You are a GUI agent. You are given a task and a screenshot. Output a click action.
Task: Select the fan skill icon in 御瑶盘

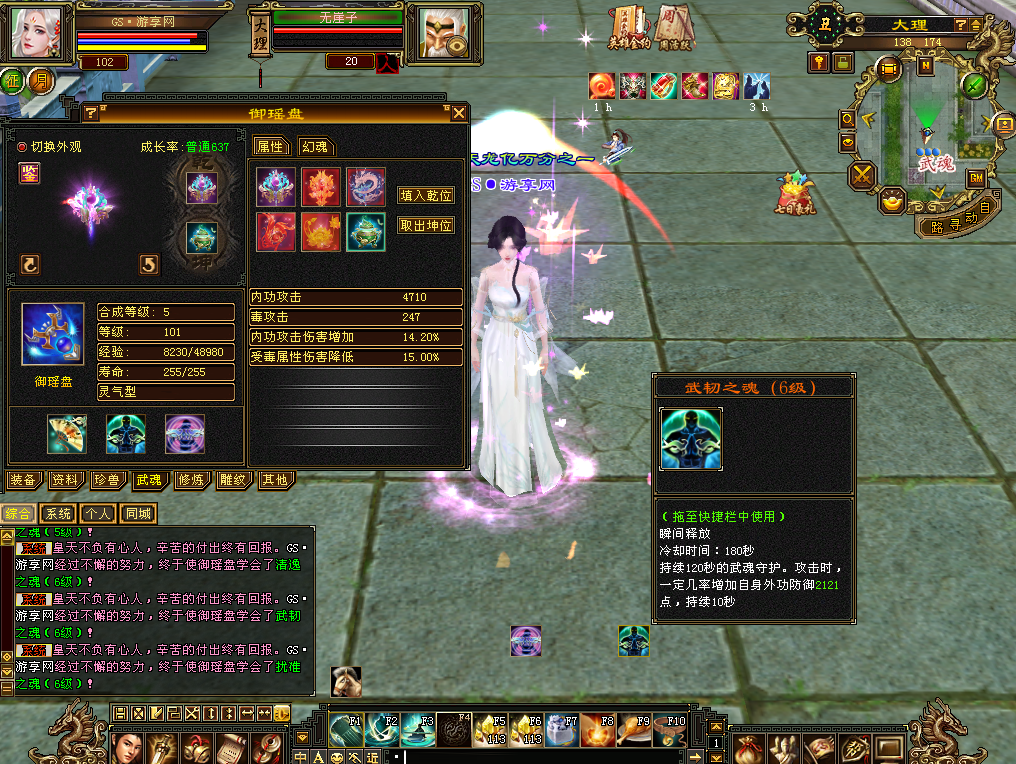pos(67,434)
